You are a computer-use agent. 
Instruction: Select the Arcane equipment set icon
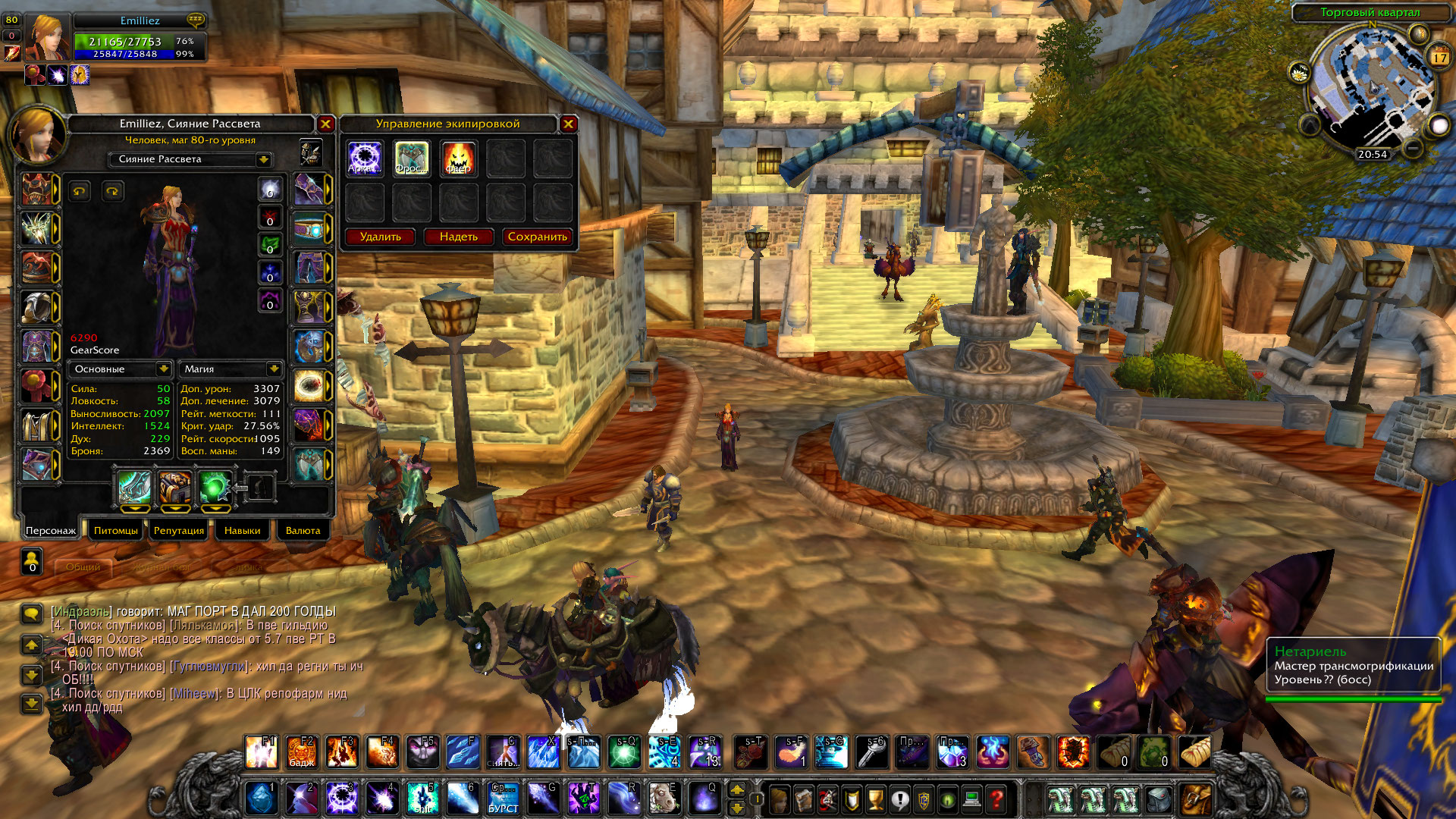point(365,158)
